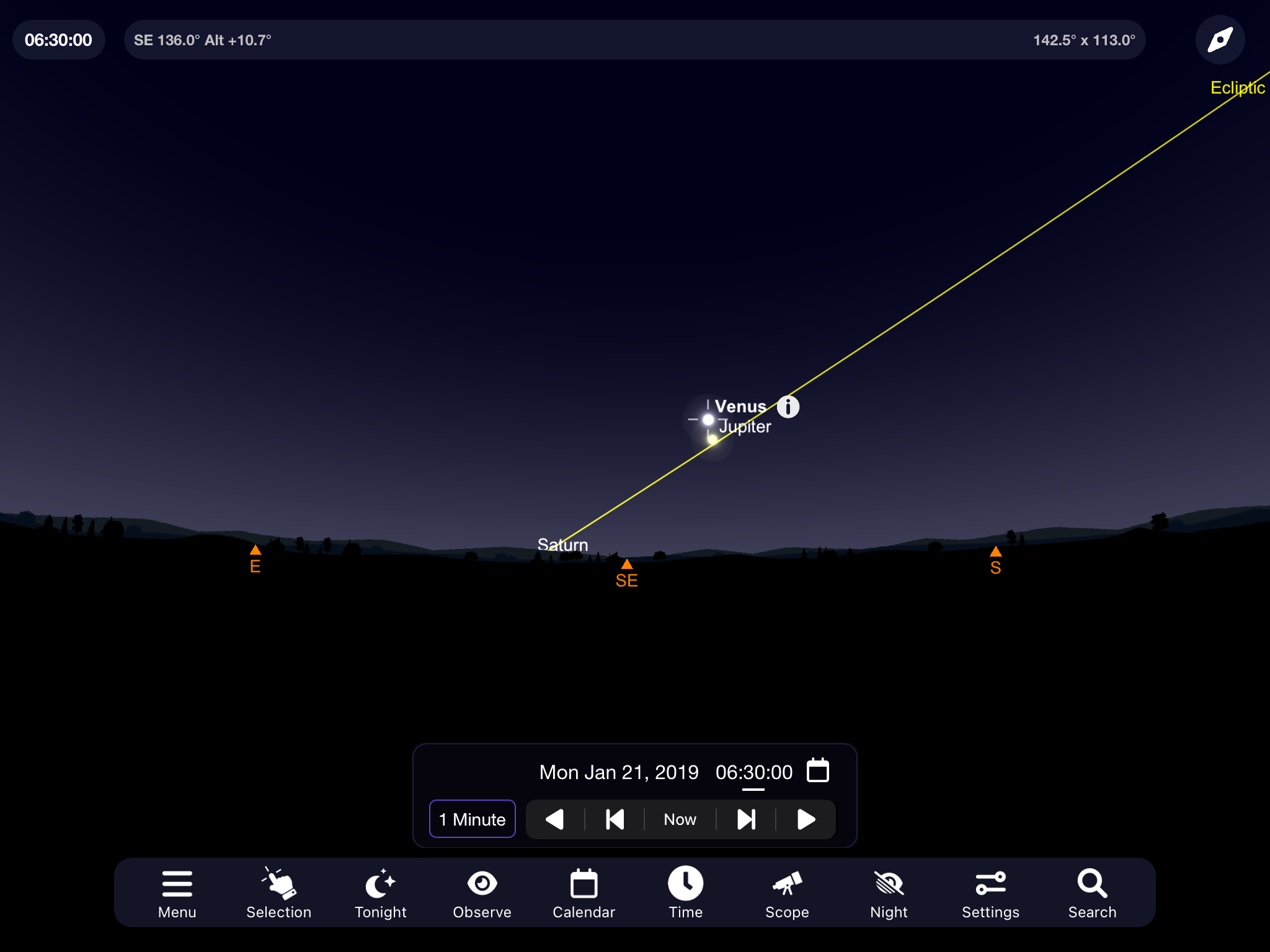Viewport: 1270px width, 952px height.
Task: Open the Search tool
Action: [1092, 893]
